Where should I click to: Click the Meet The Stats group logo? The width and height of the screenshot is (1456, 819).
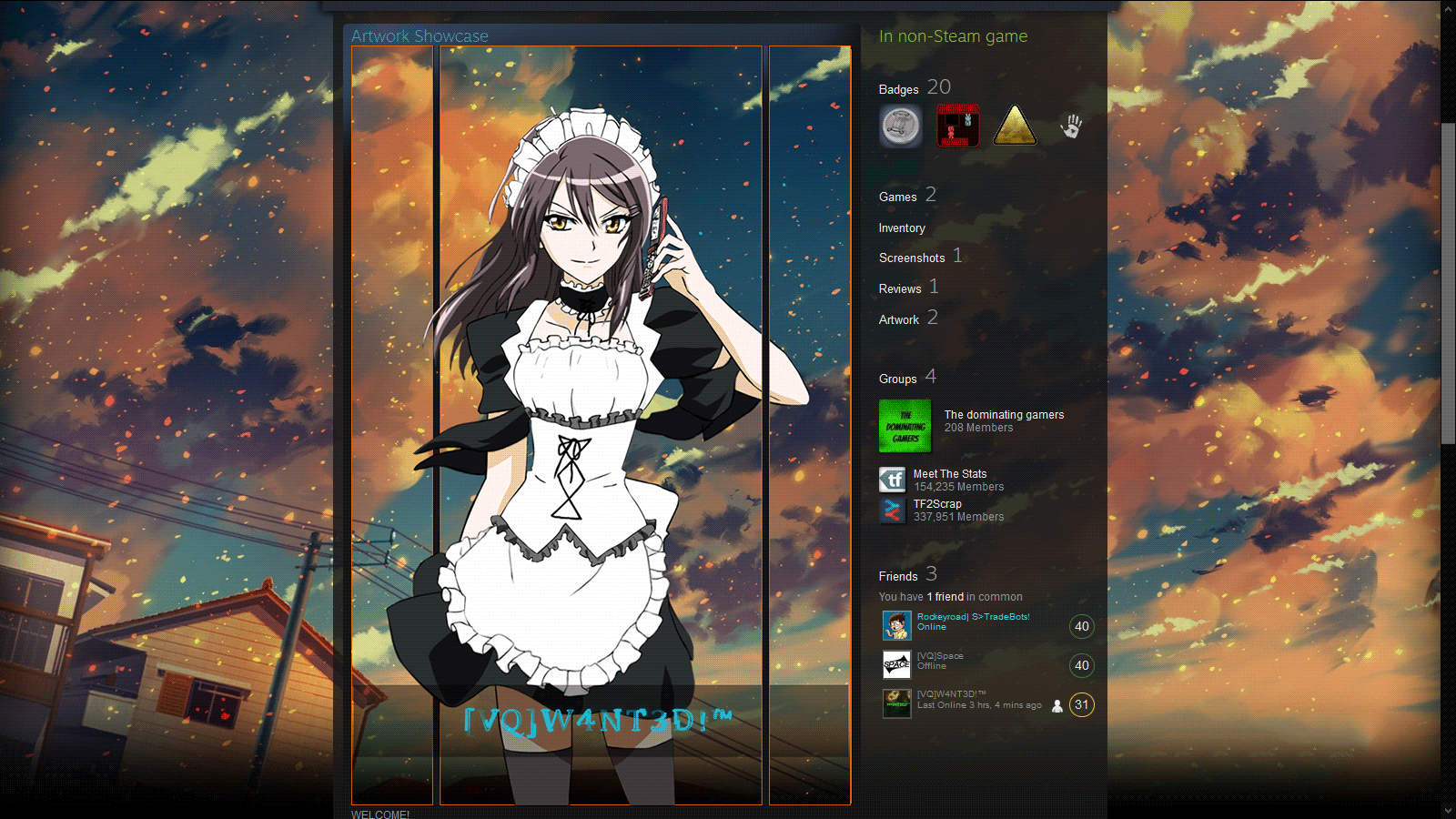coord(893,480)
